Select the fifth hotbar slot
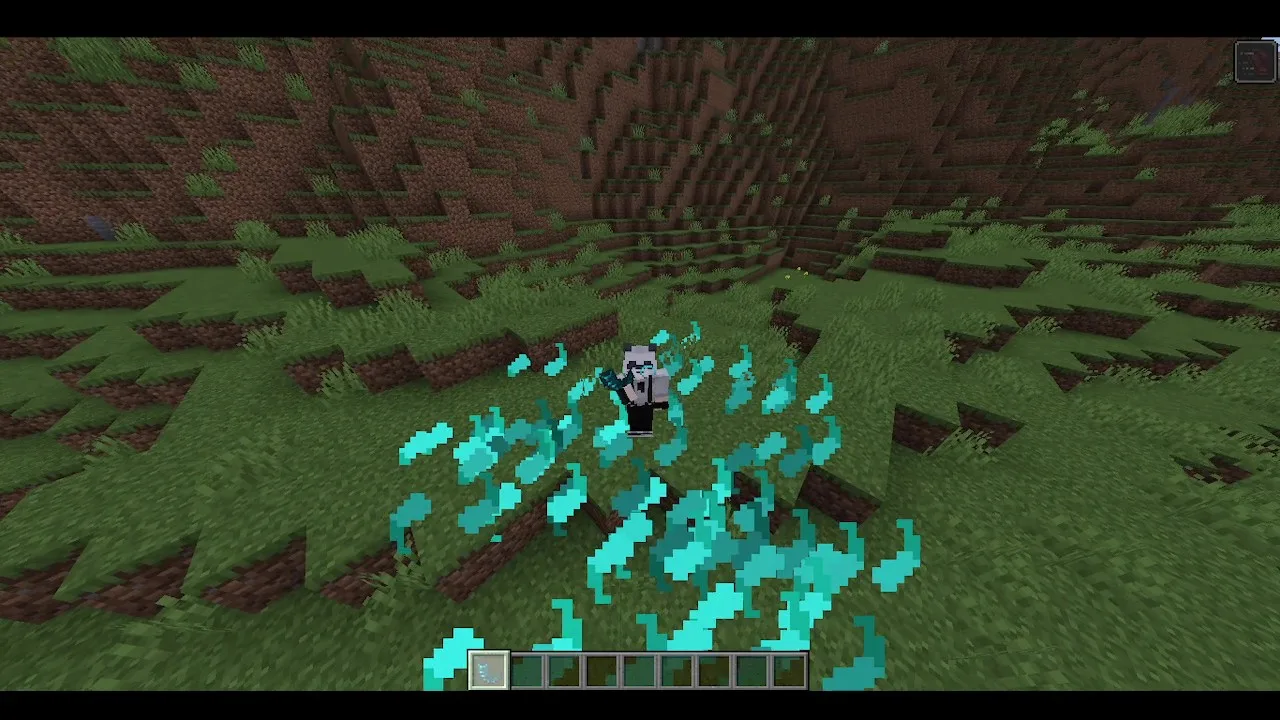This screenshot has height=720, width=1280. (x=638, y=672)
